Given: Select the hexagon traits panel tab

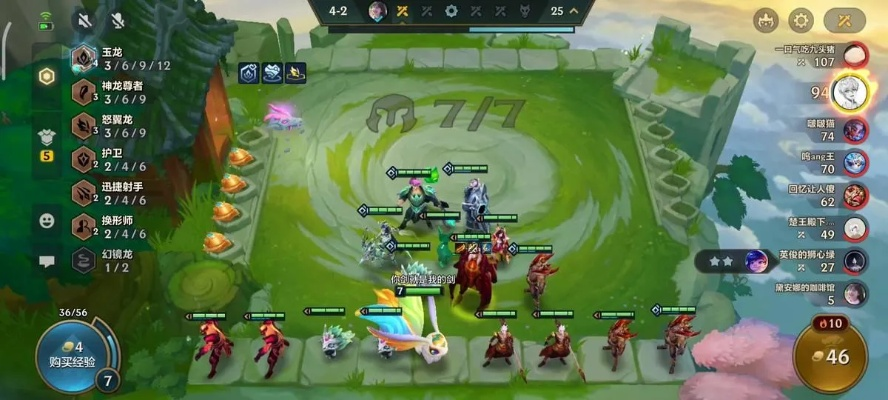Looking at the screenshot, I should (x=46, y=76).
